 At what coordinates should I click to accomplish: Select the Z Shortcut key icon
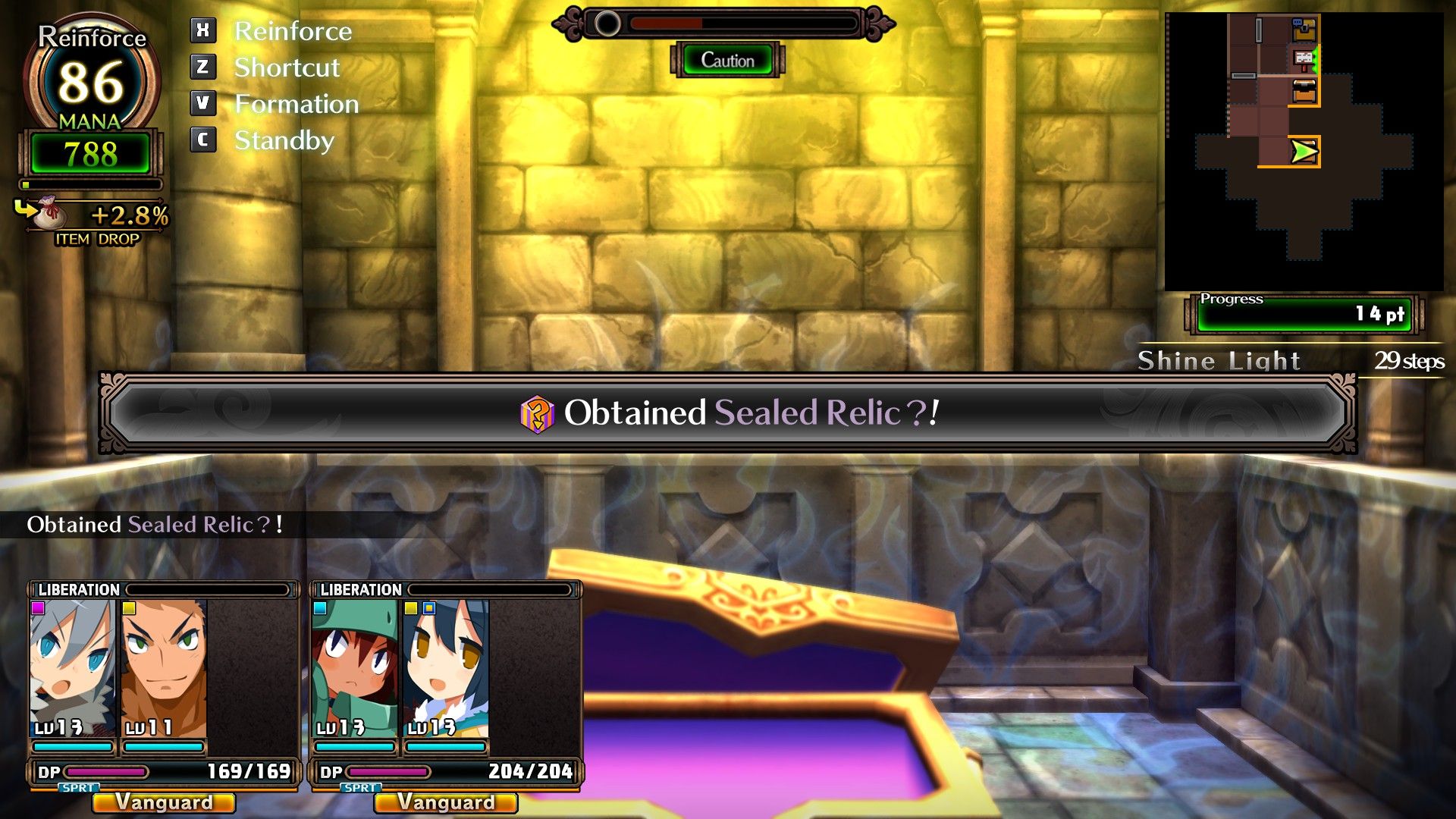[202, 67]
